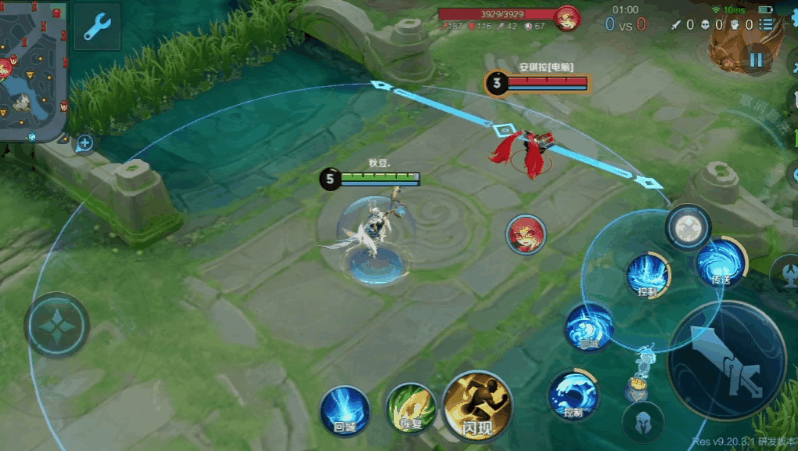Target the red-haired enemy hero portrait
The width and height of the screenshot is (800, 451).
click(525, 234)
